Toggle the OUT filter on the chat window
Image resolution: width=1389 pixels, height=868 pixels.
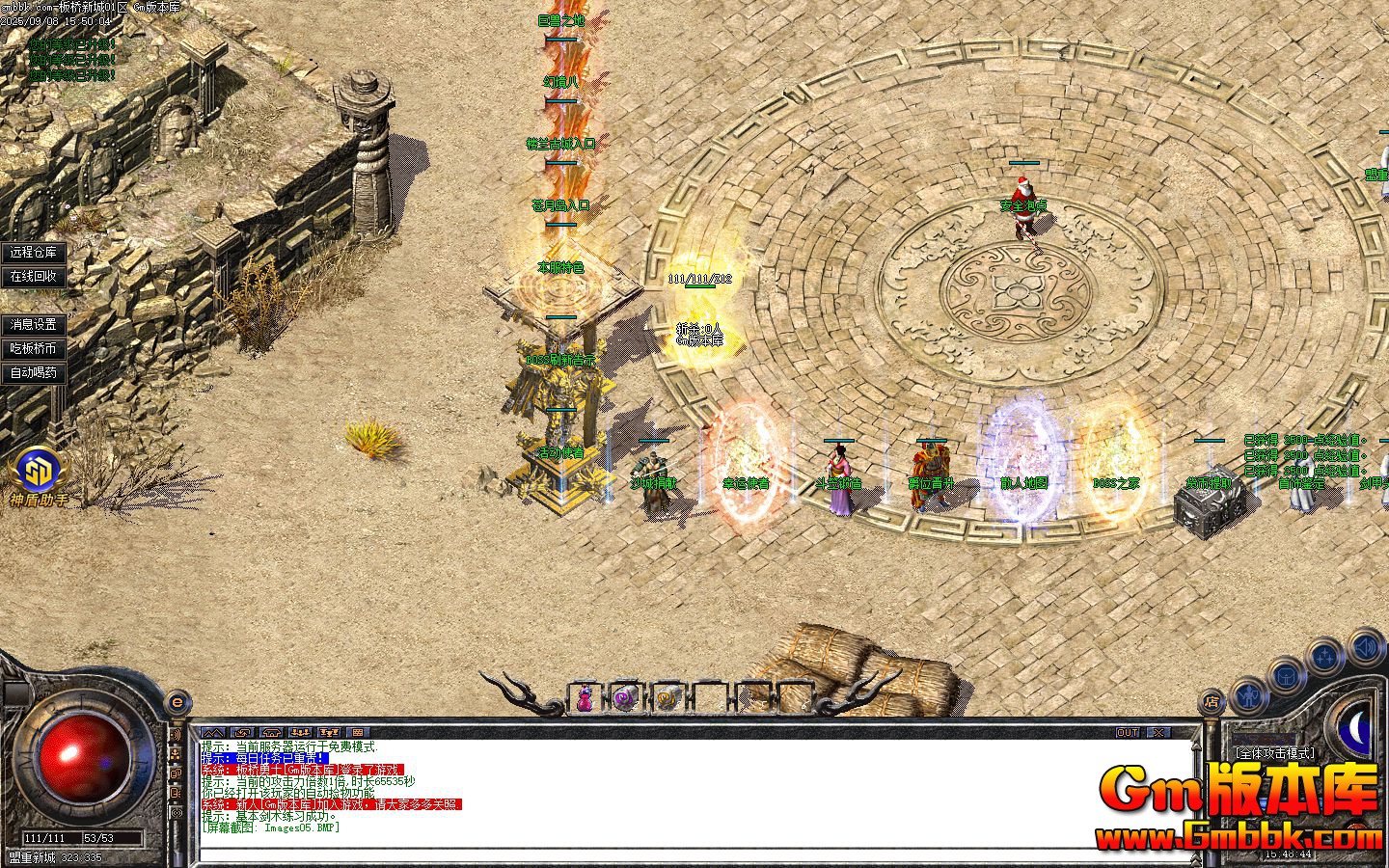[x=1127, y=732]
